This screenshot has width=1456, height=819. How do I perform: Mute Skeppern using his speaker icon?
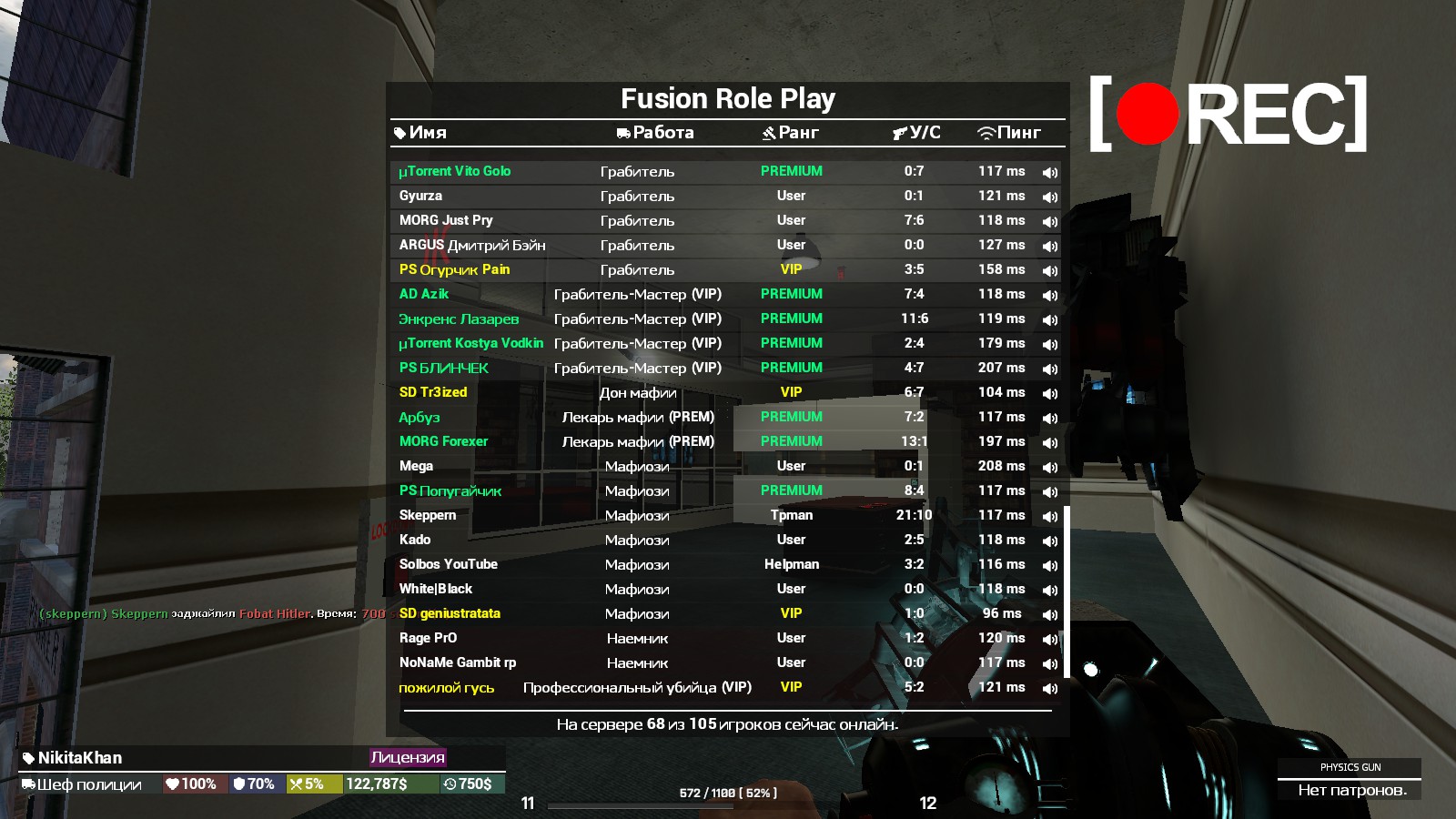point(1049,515)
